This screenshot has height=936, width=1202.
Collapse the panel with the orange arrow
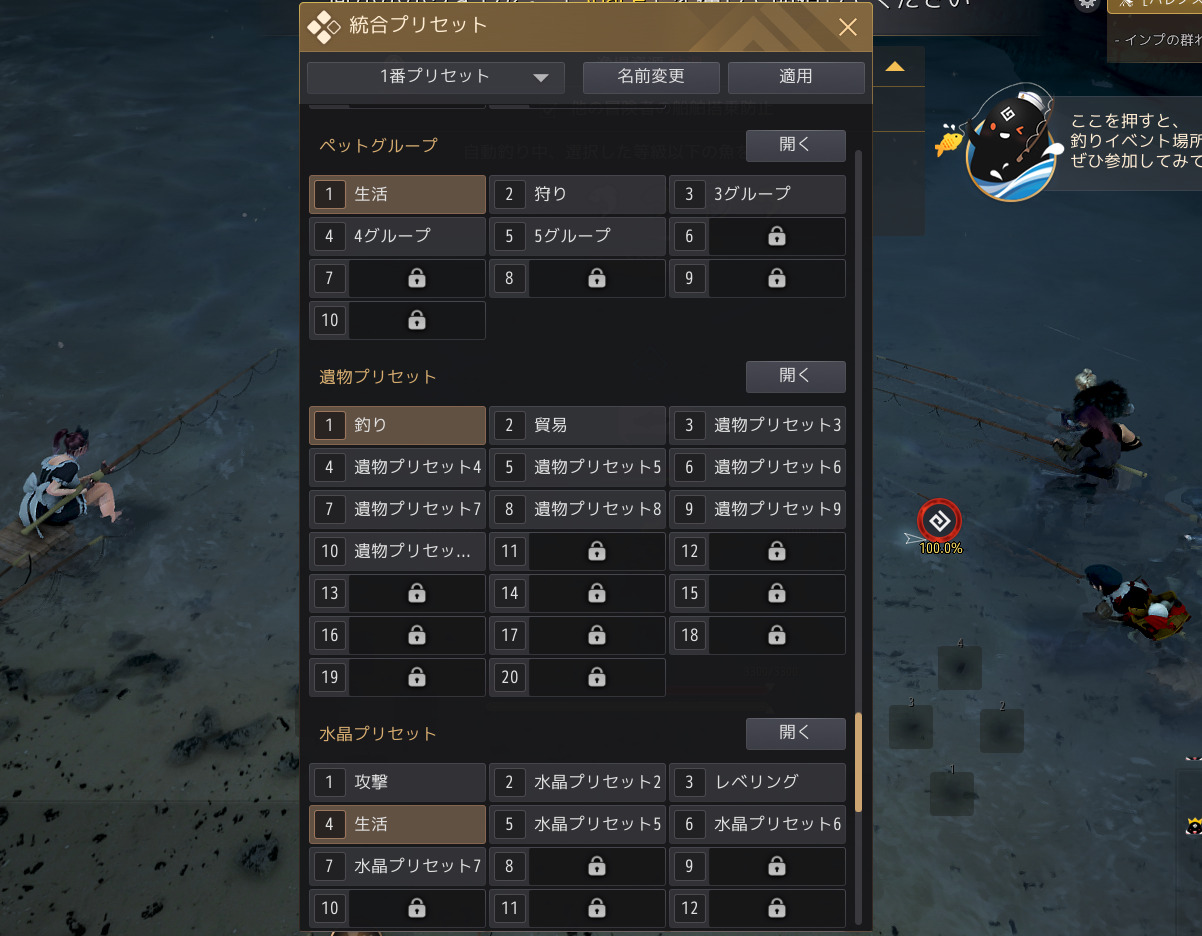pos(895,67)
